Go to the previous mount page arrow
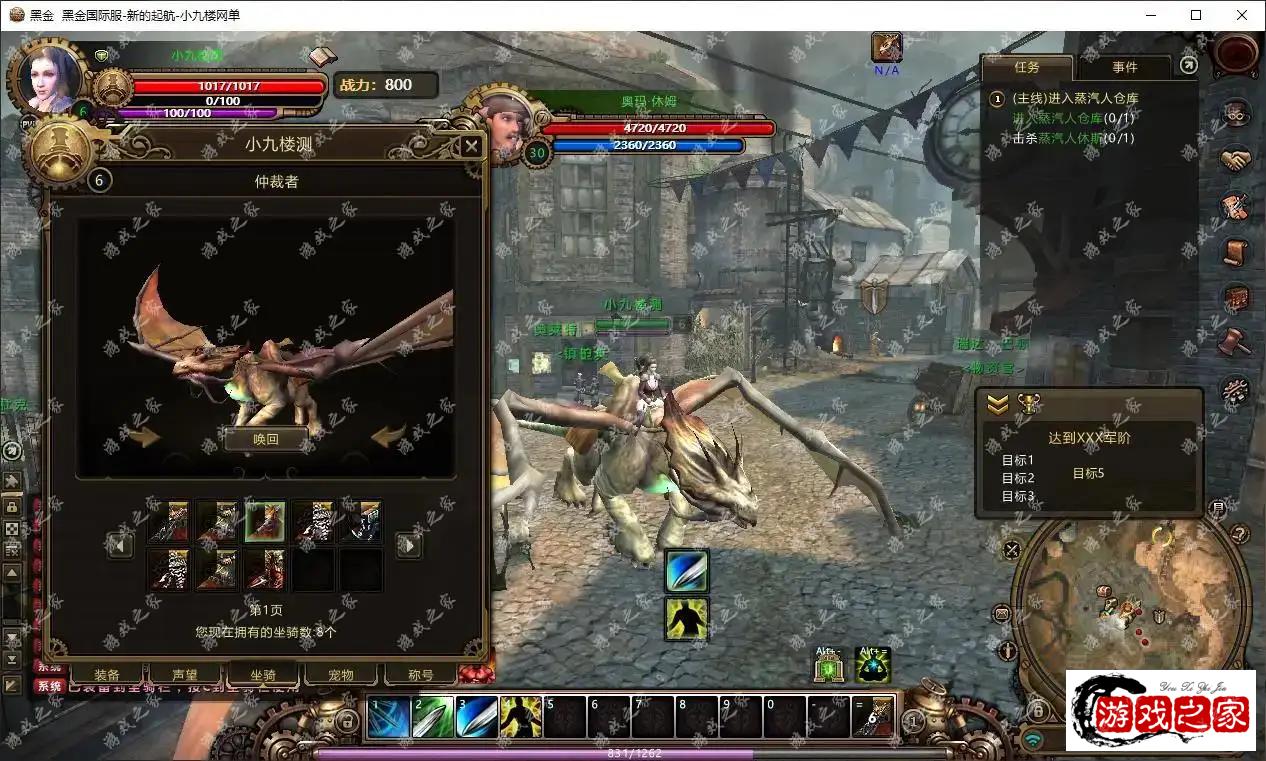Viewport: 1266px width, 761px height. coord(121,545)
